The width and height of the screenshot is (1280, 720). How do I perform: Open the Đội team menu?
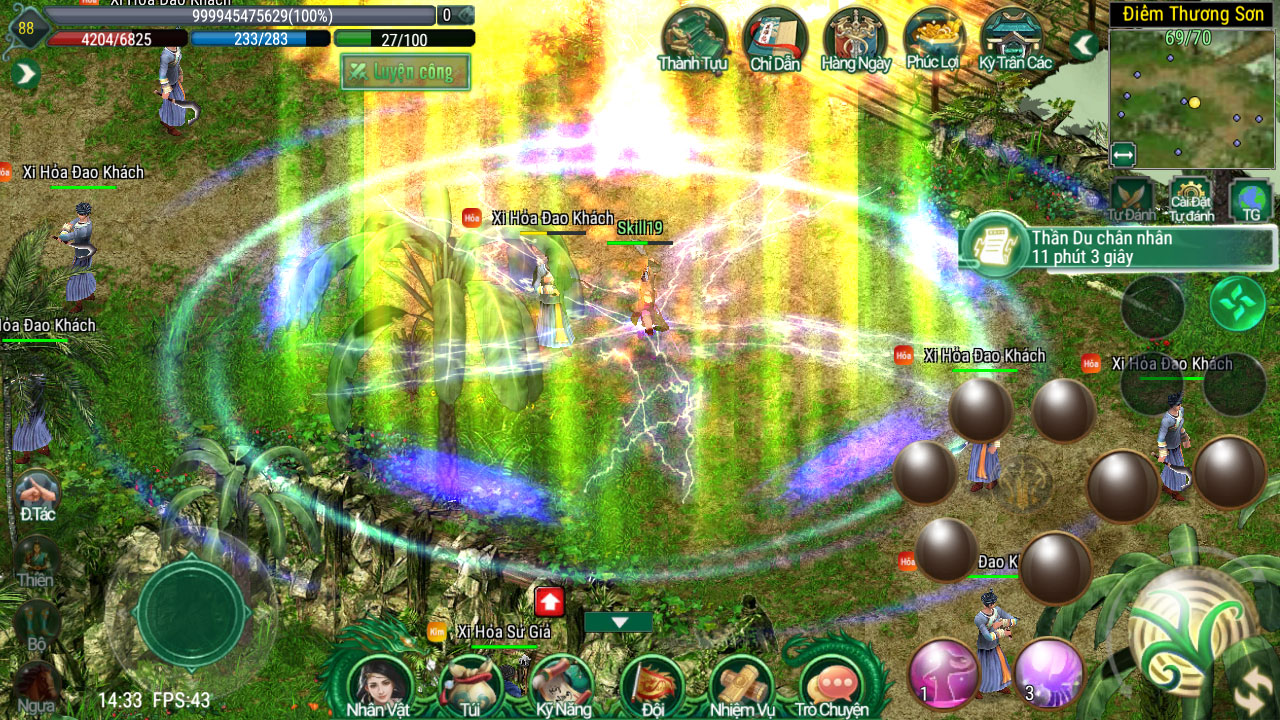tap(652, 685)
